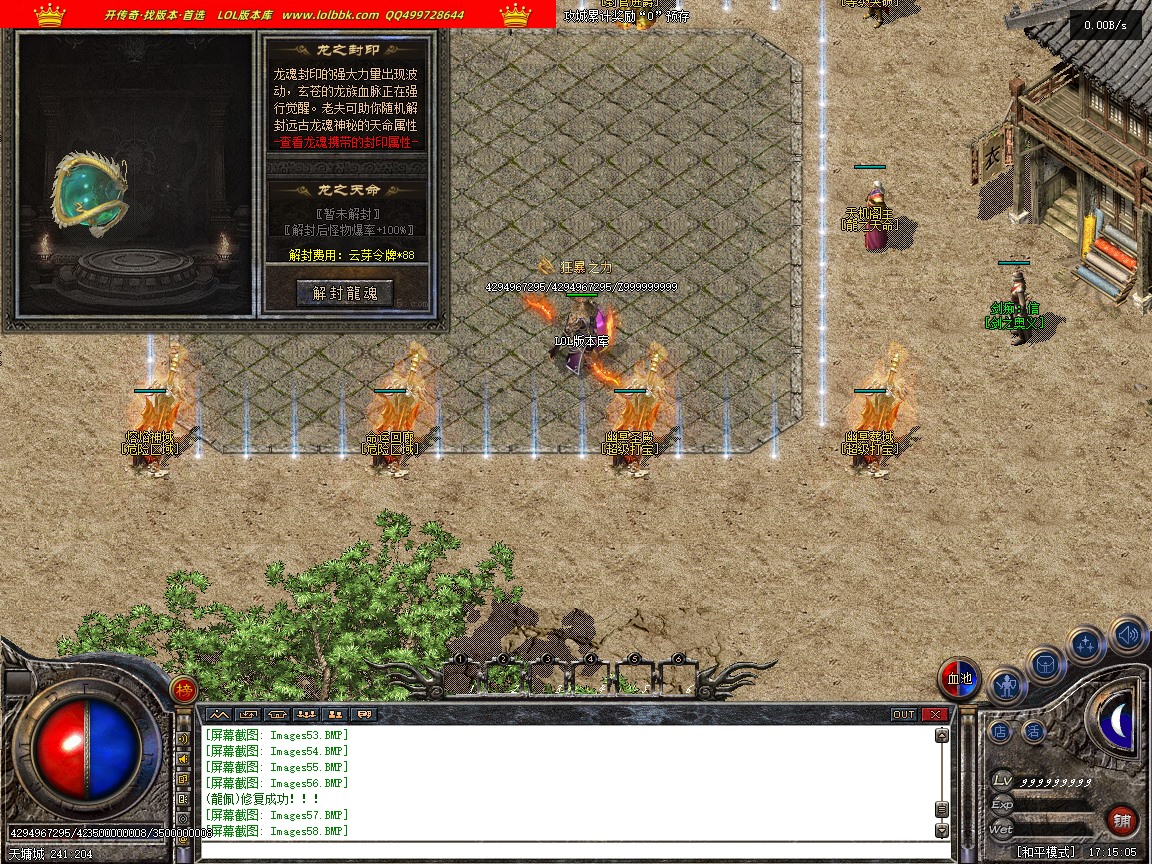Image resolution: width=1152 pixels, height=864 pixels.
Task: Click the 血池 blood pool button
Action: 960,679
